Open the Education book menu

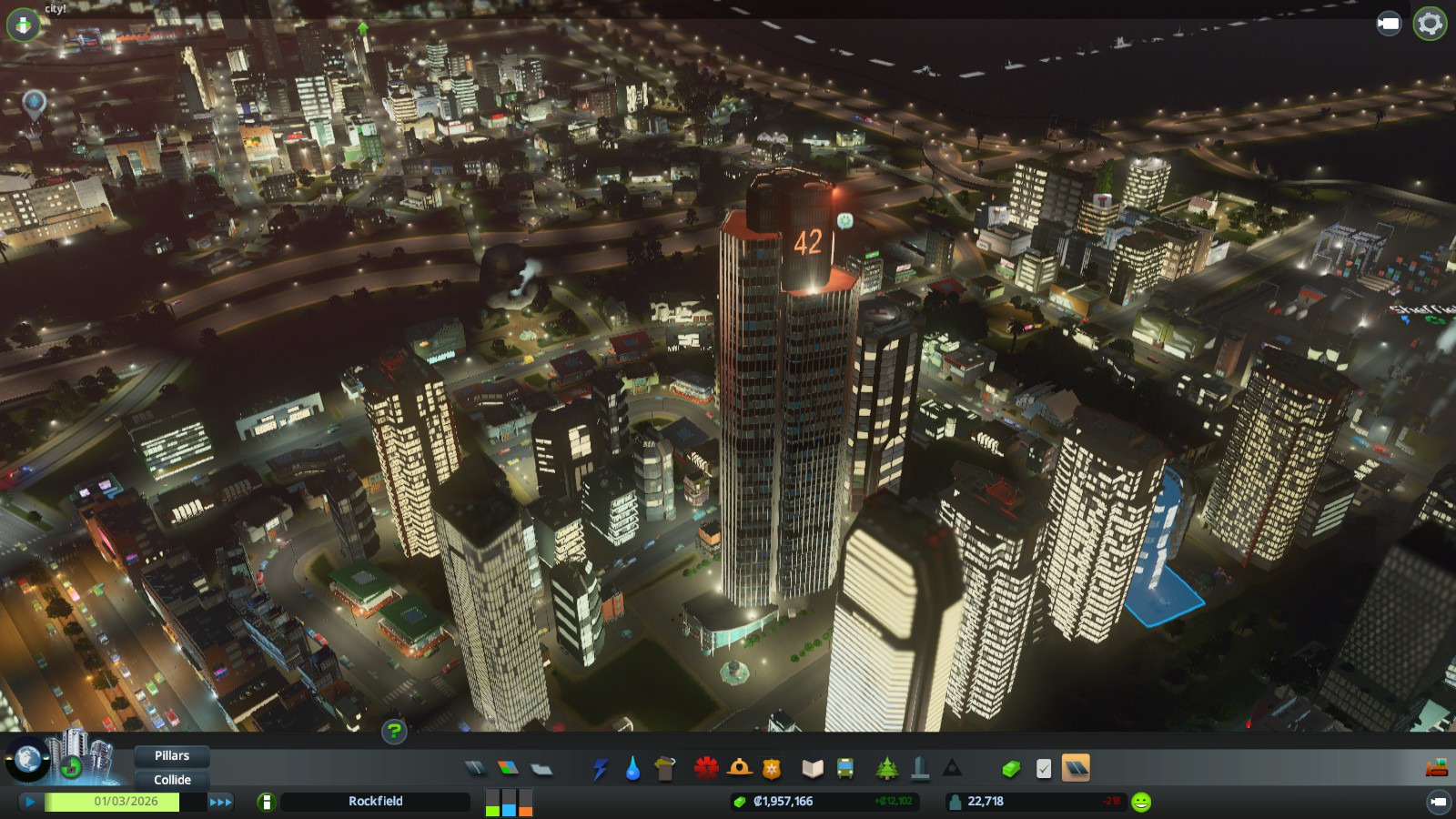click(812, 769)
